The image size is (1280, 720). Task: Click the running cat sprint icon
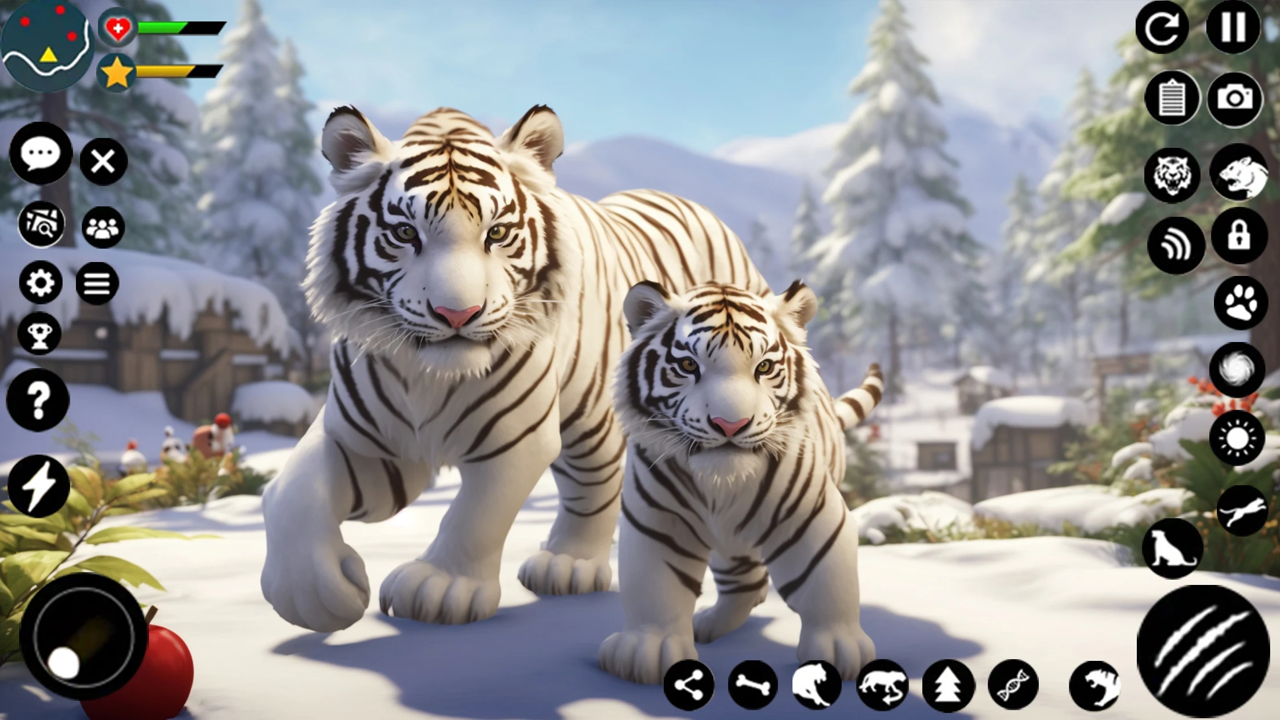point(1240,510)
